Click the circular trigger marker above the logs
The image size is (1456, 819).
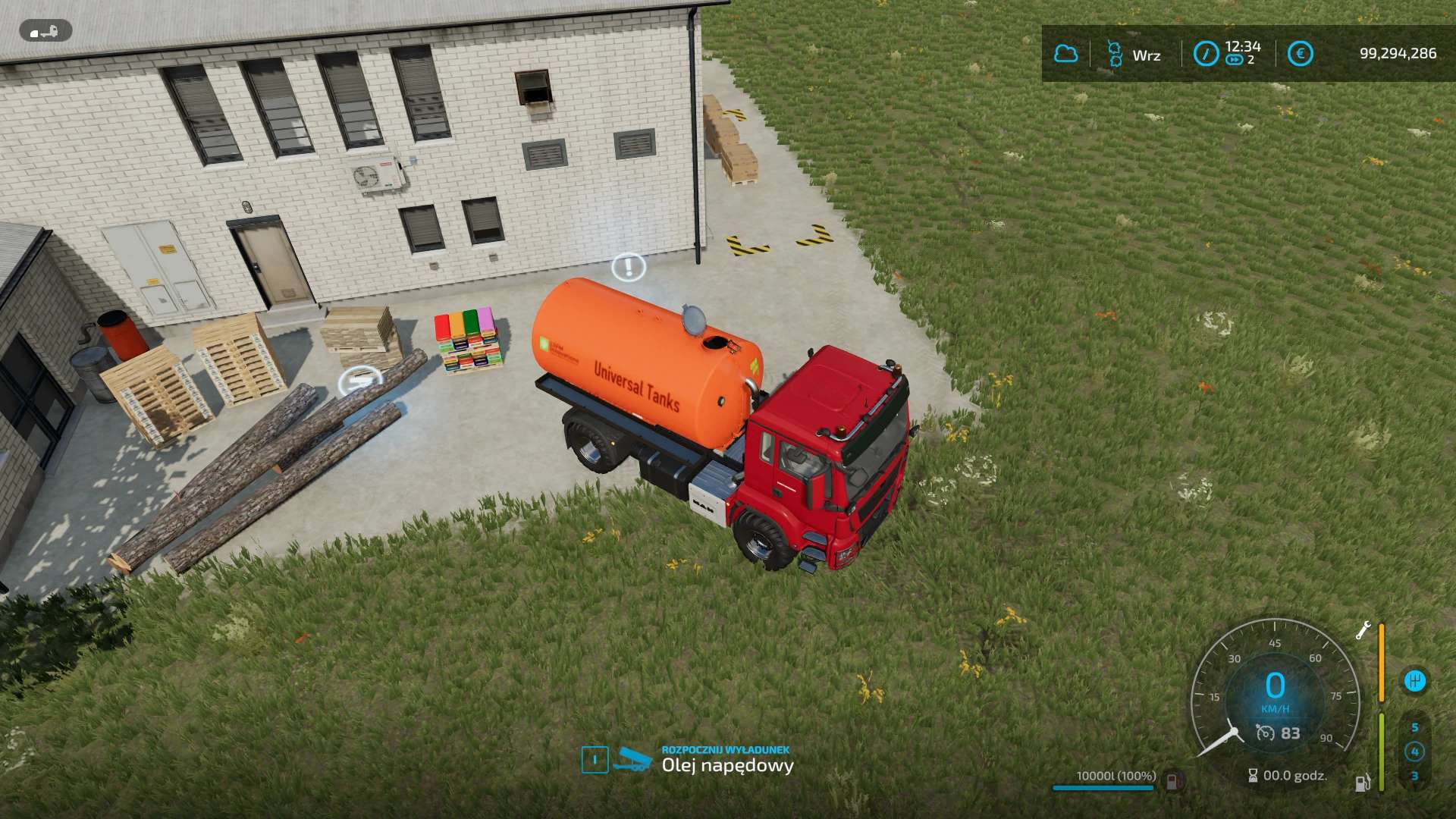[359, 380]
